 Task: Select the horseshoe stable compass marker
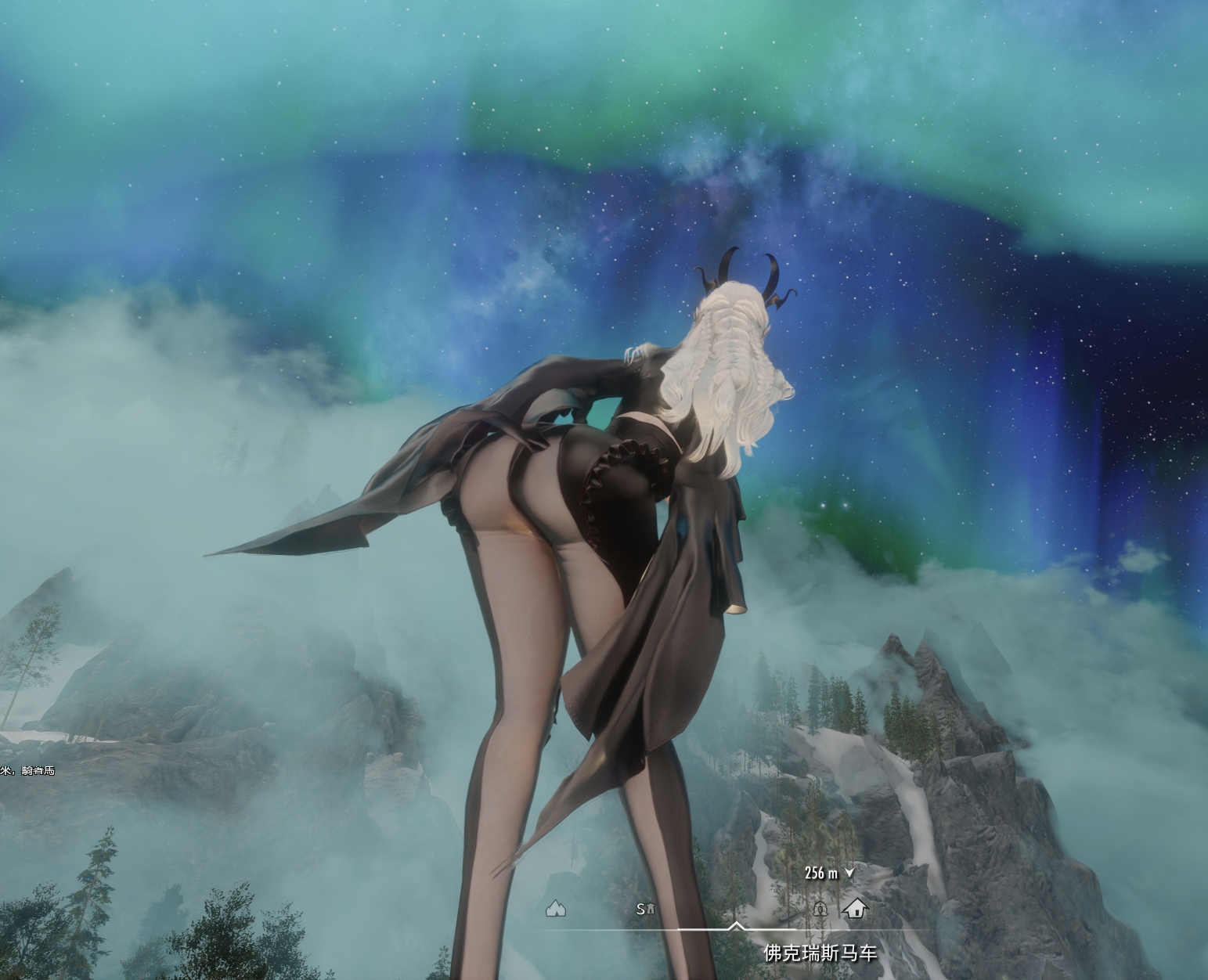coord(820,909)
